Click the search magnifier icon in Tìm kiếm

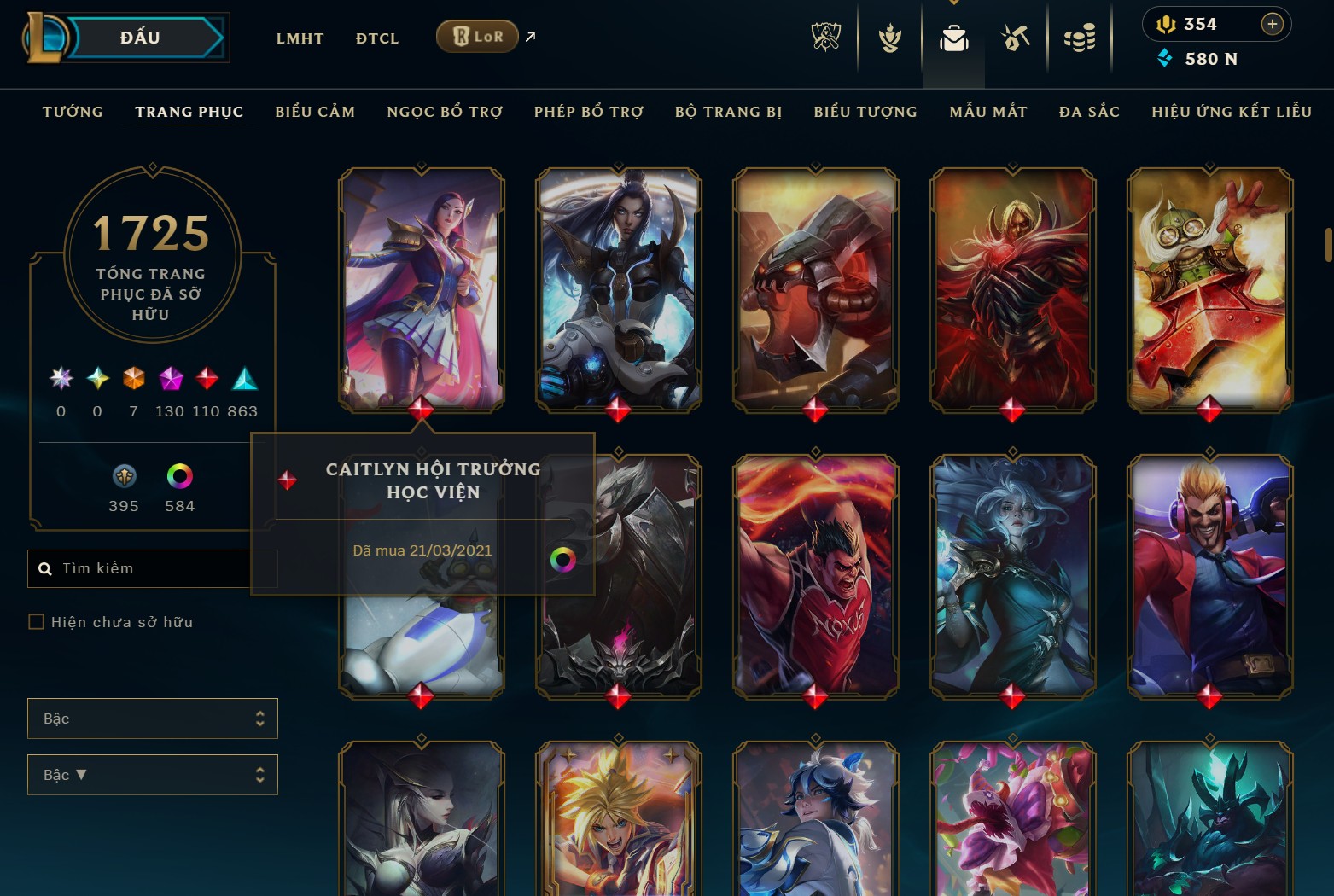coord(44,568)
